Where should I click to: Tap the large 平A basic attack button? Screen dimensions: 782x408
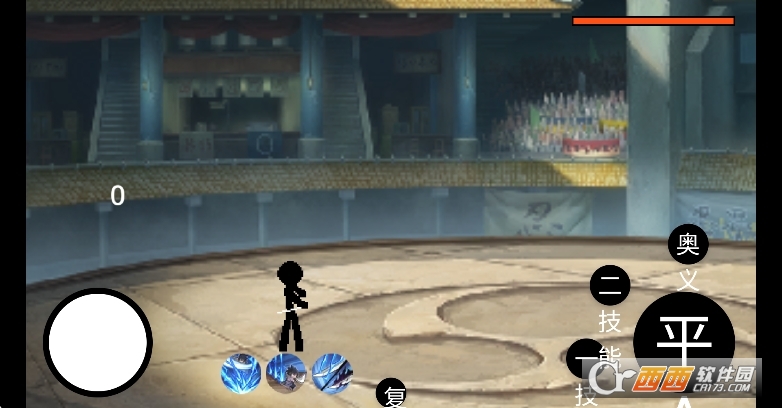coord(684,340)
